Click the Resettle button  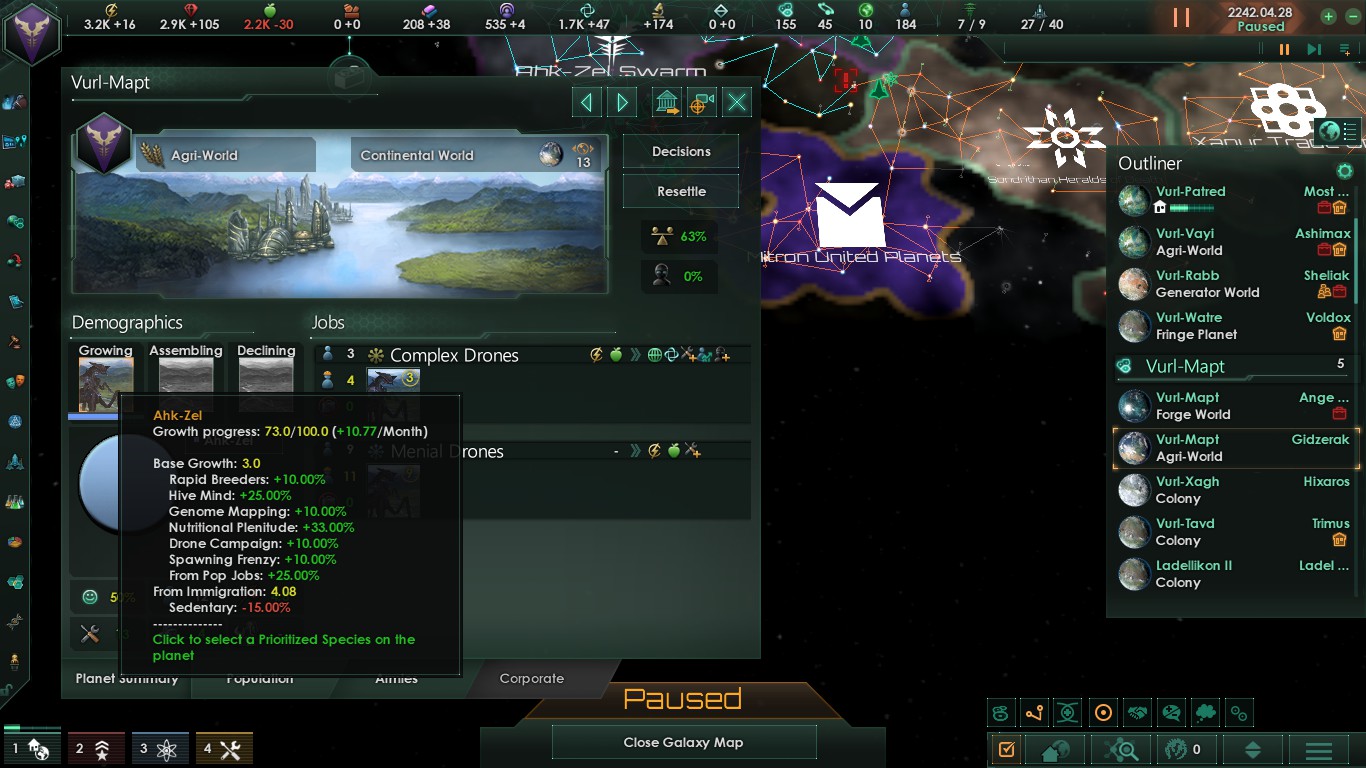[680, 191]
